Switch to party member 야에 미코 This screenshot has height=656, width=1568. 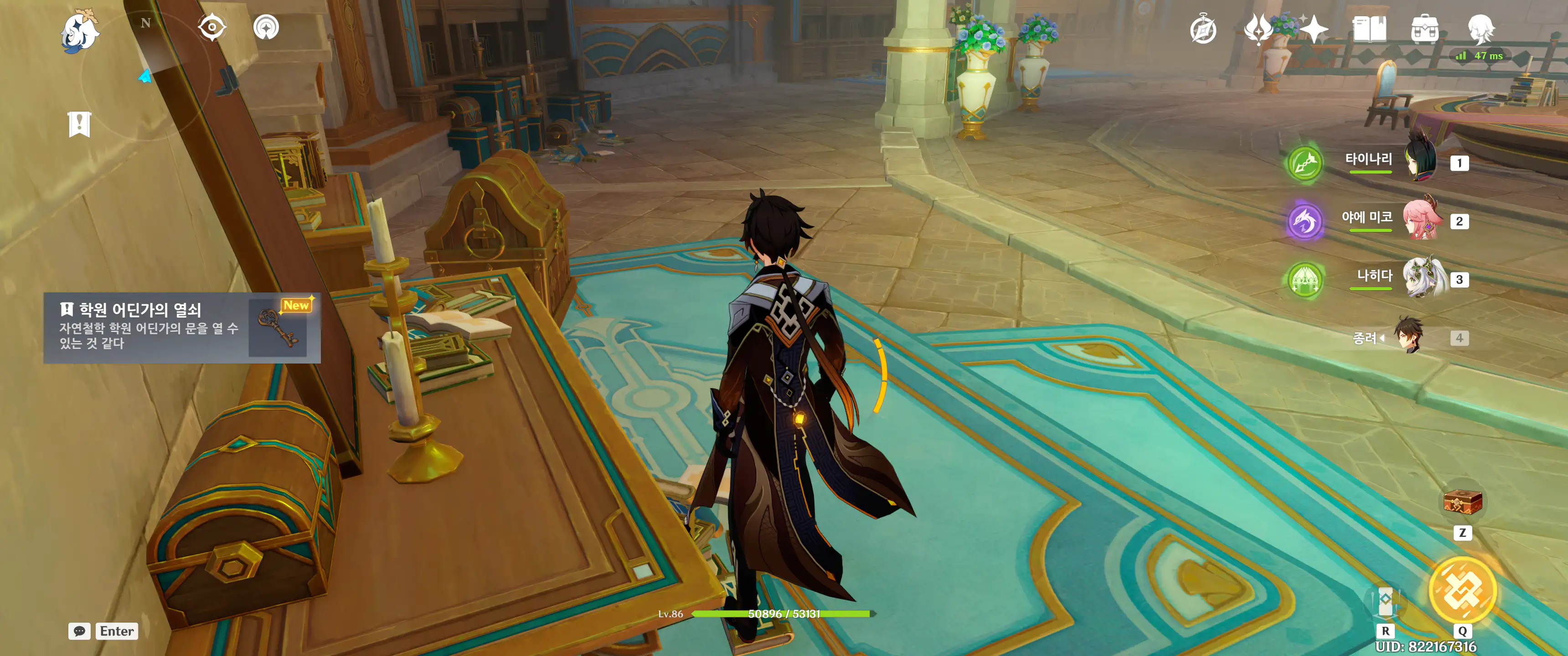(1421, 220)
